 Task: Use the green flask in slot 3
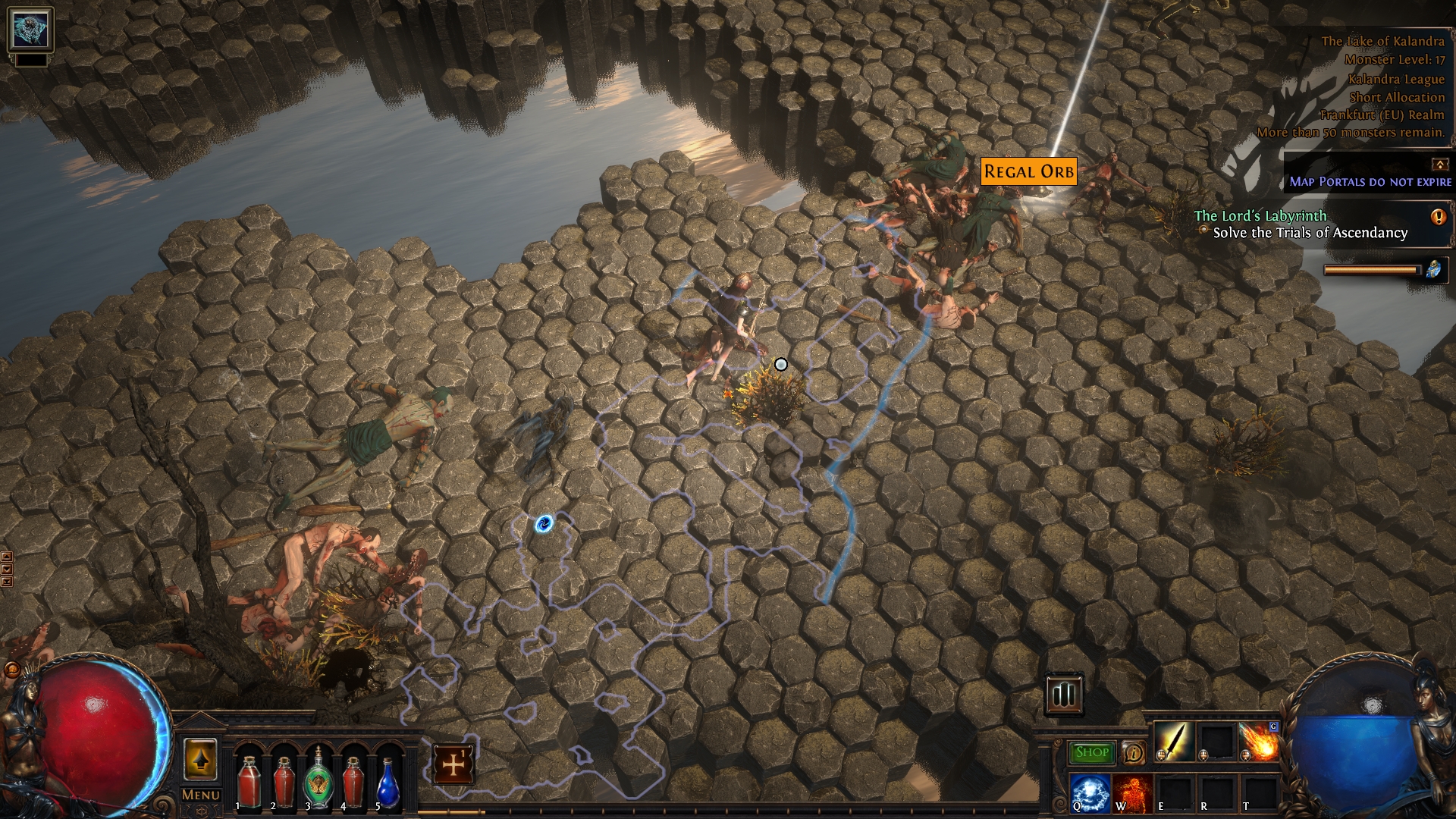tap(318, 781)
